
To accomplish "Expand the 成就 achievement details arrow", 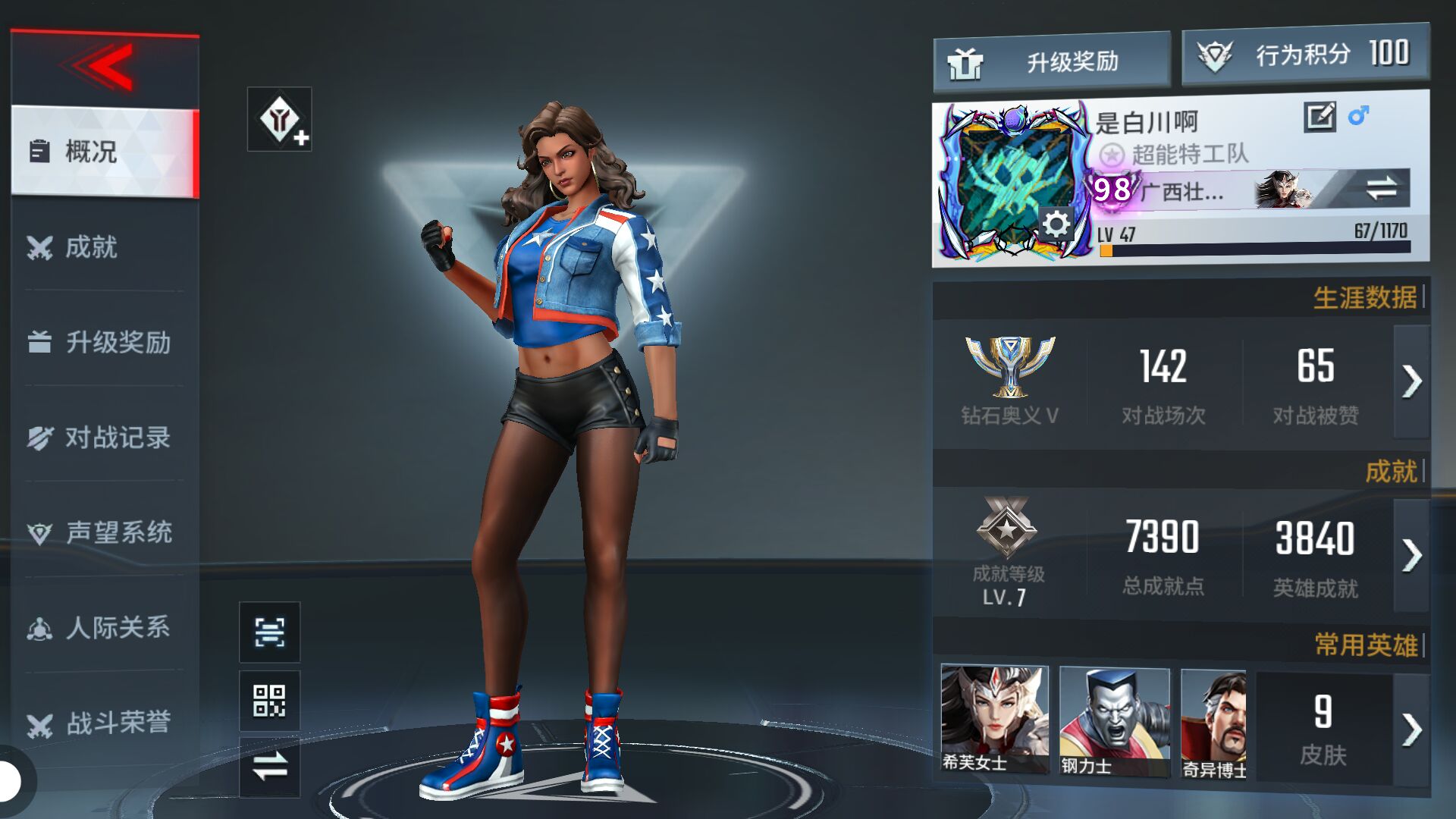I will (1411, 555).
